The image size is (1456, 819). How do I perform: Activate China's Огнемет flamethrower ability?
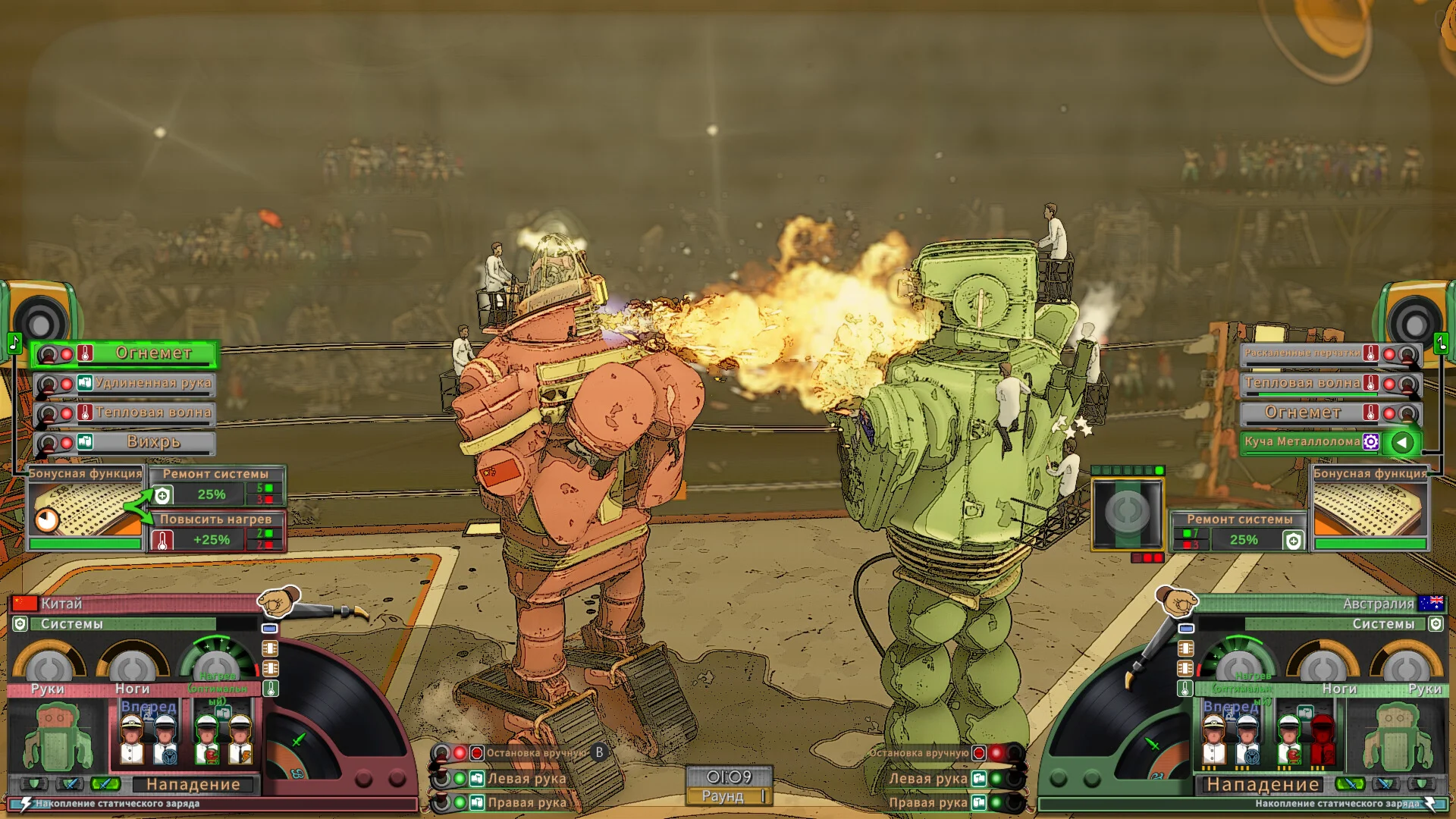click(x=153, y=353)
